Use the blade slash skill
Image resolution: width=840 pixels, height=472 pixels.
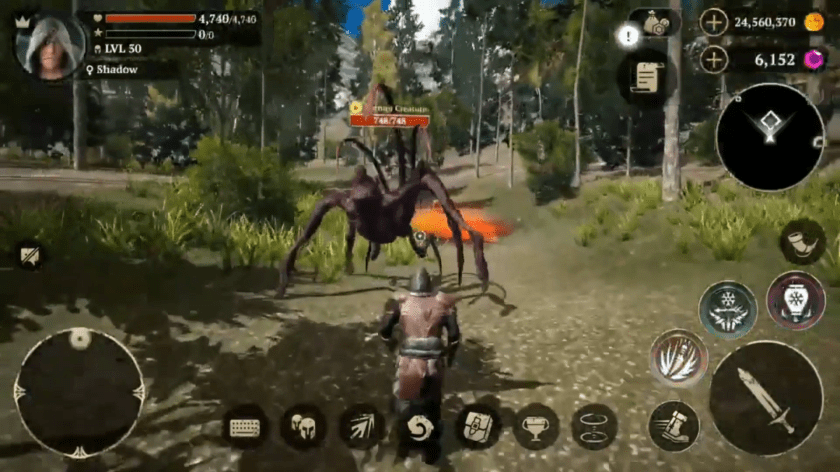pyautogui.click(x=679, y=357)
